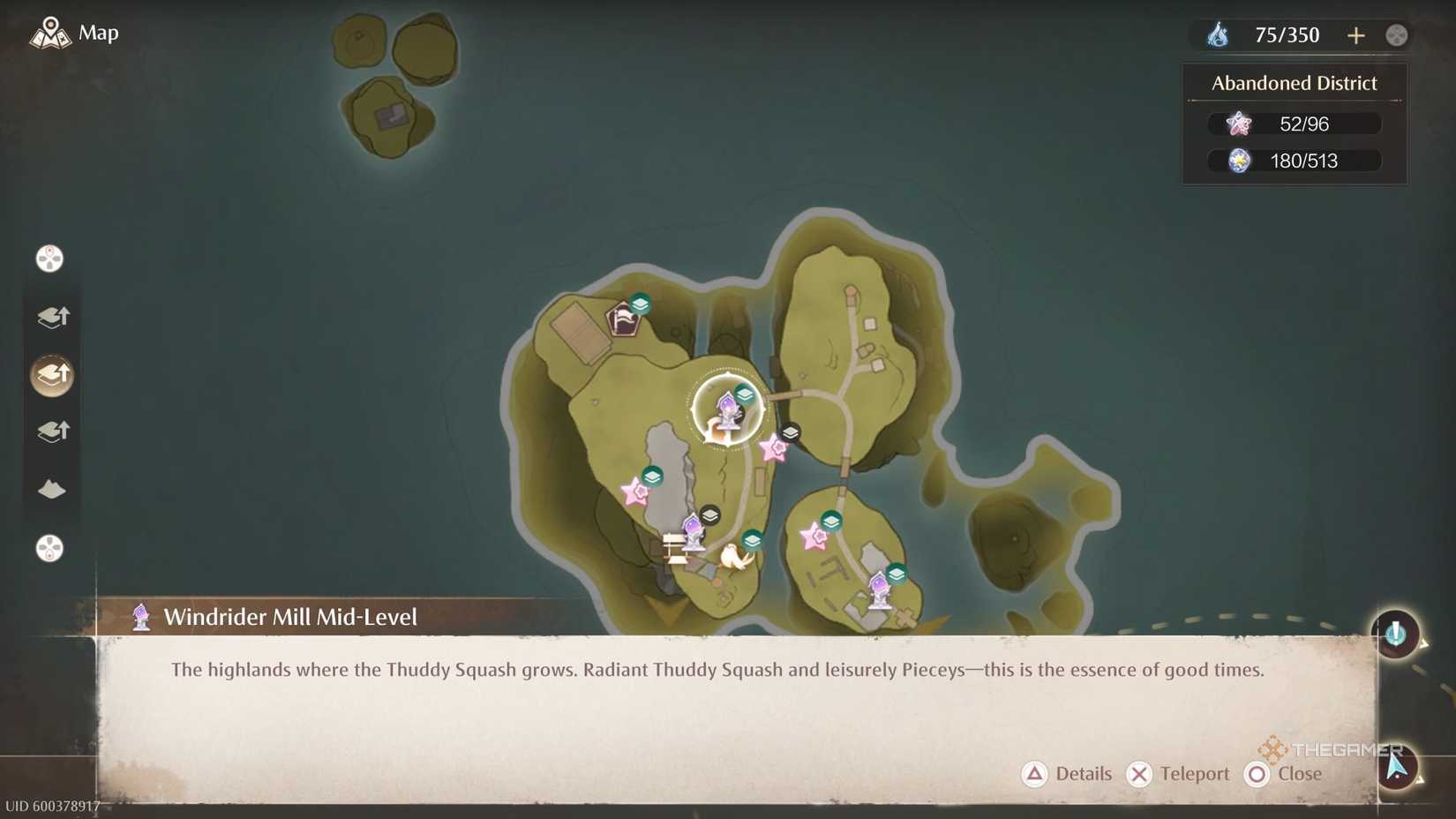Click the 52/96 collectible counter
This screenshot has width=1456, height=819.
click(x=1295, y=124)
